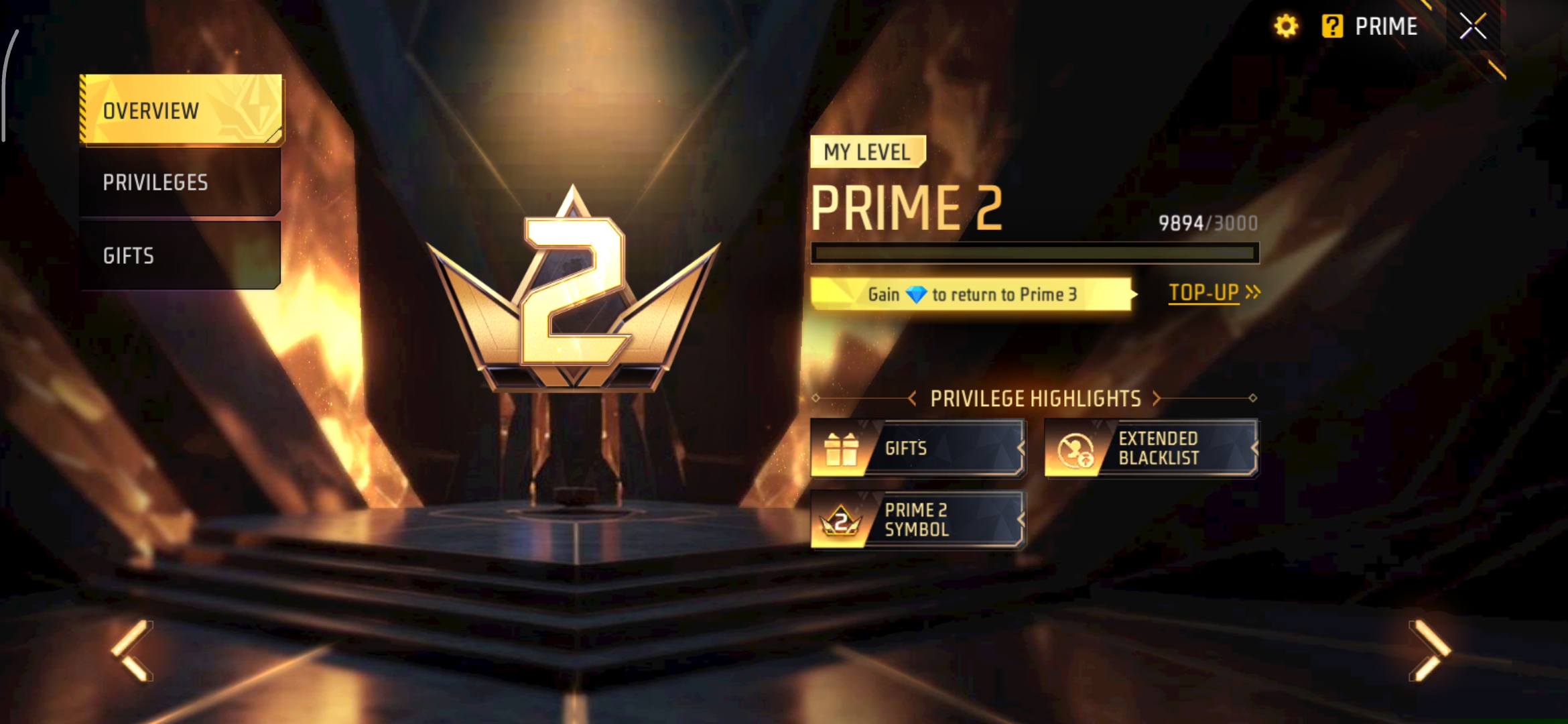
Task: Advance to next Prime level arrow
Action: 1429,650
